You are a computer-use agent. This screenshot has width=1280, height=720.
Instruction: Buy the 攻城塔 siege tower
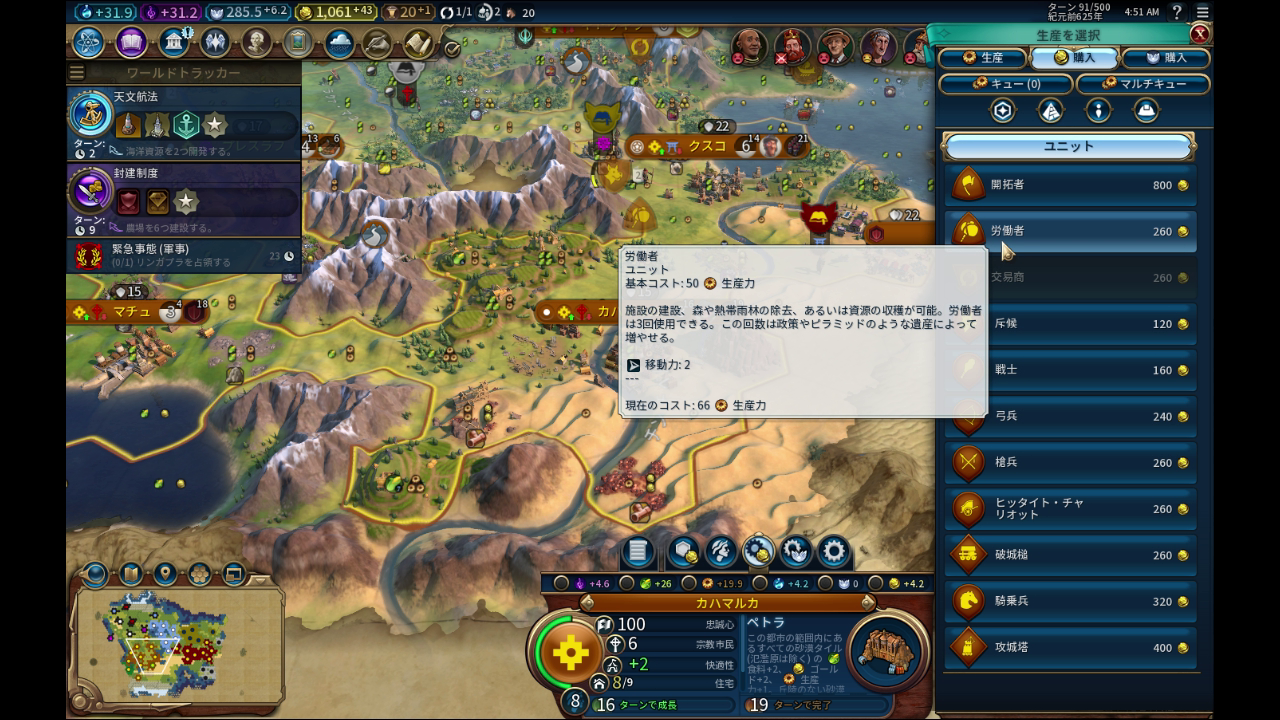coord(1070,647)
